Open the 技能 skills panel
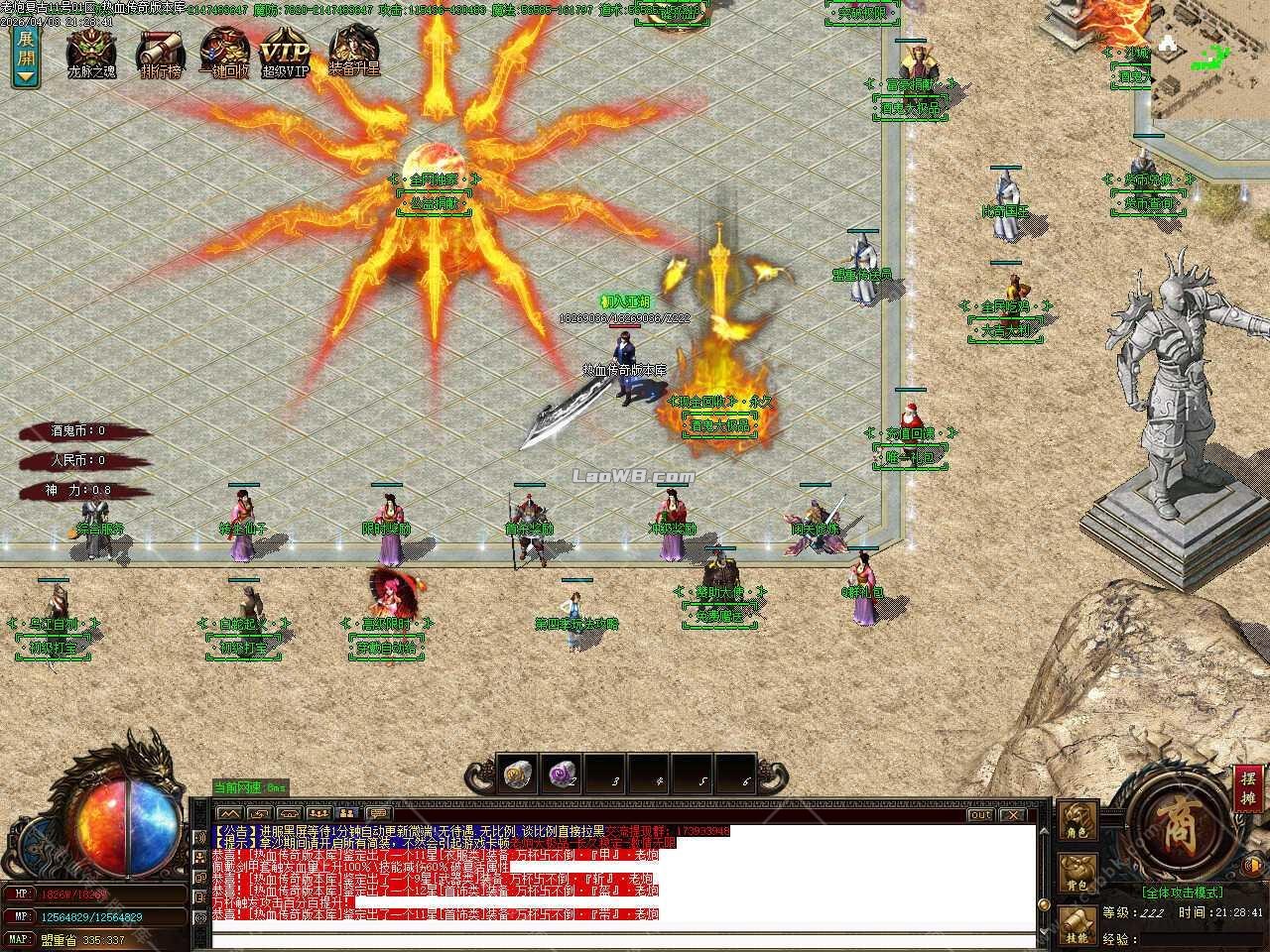The width and height of the screenshot is (1270, 952). 1077,925
